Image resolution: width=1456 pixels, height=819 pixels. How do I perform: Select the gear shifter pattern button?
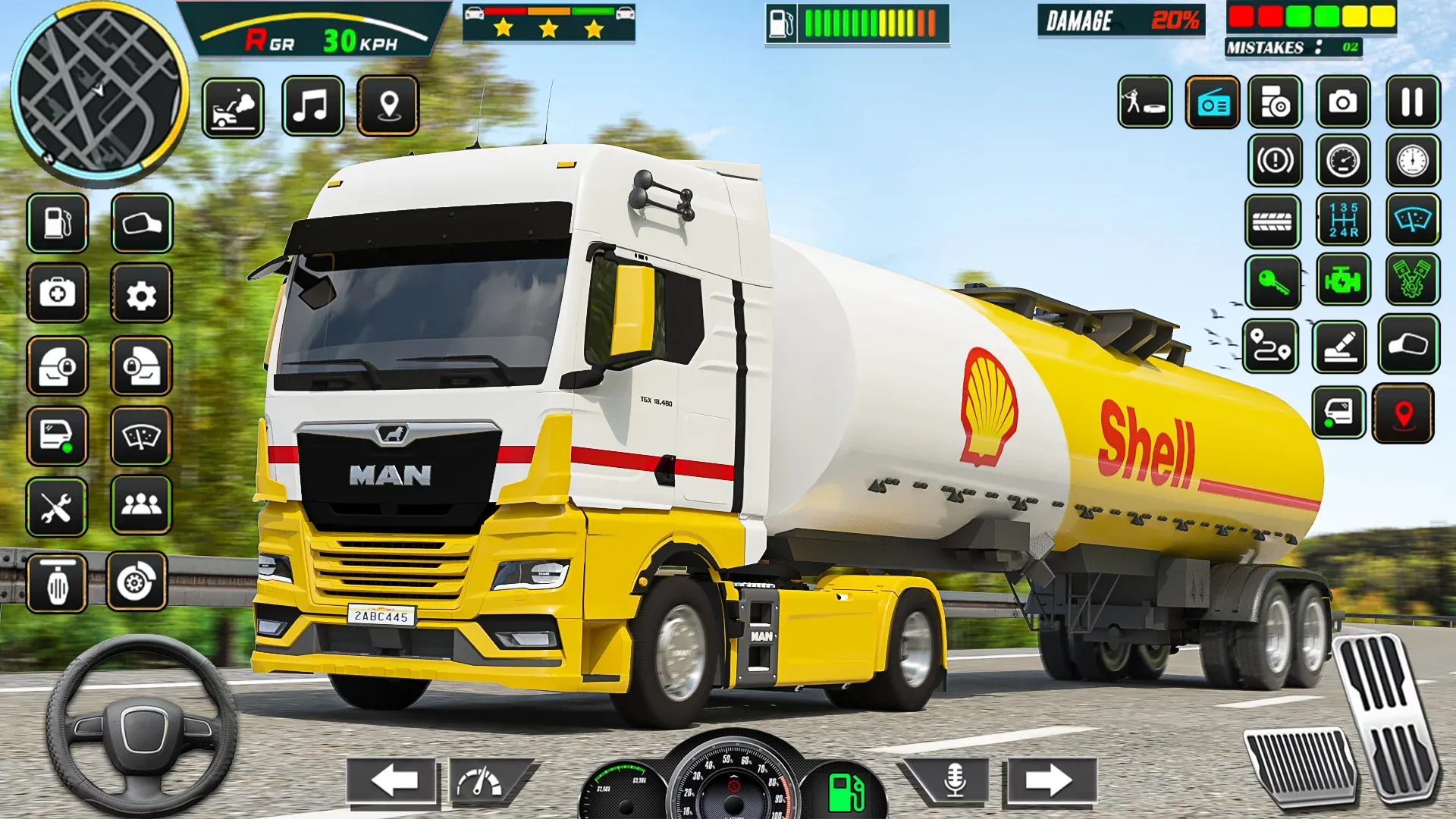click(1342, 220)
